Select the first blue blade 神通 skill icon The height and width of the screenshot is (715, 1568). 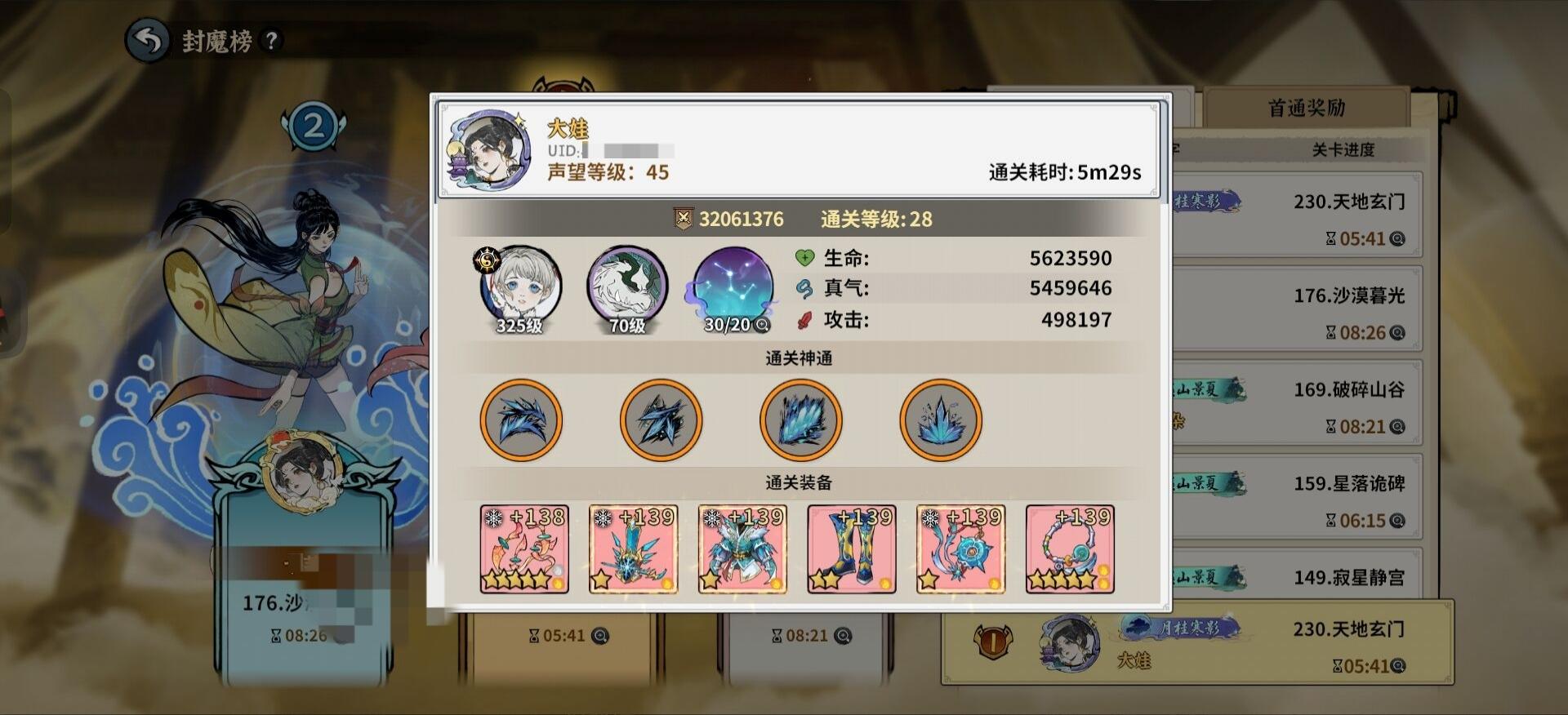click(x=521, y=420)
